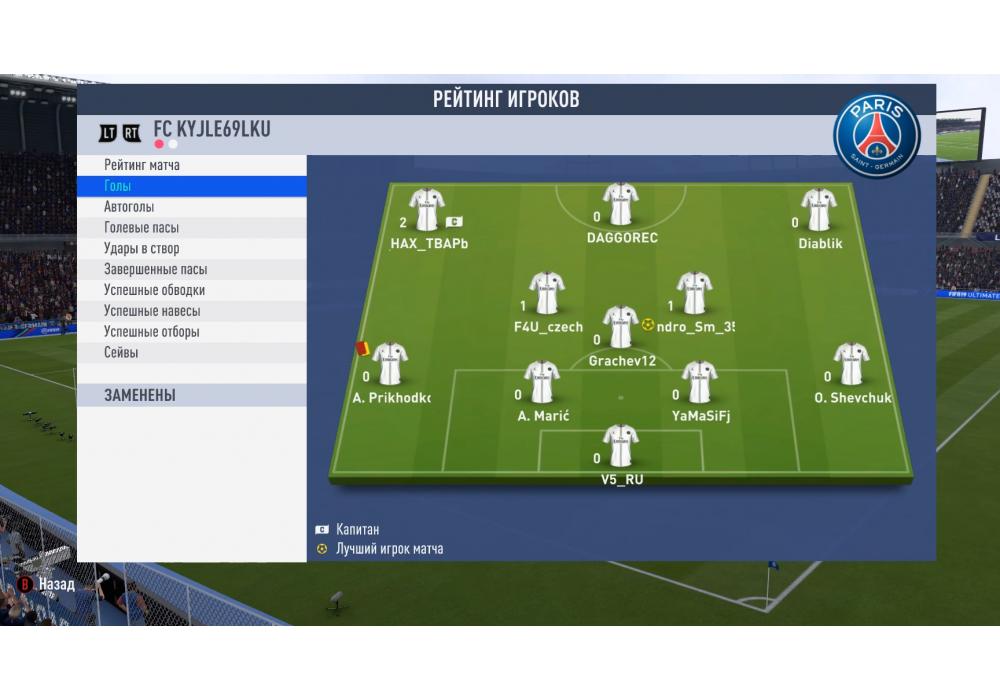The image size is (1000, 700).
Task: Open the Успешные отборы stat
Action: coord(152,332)
